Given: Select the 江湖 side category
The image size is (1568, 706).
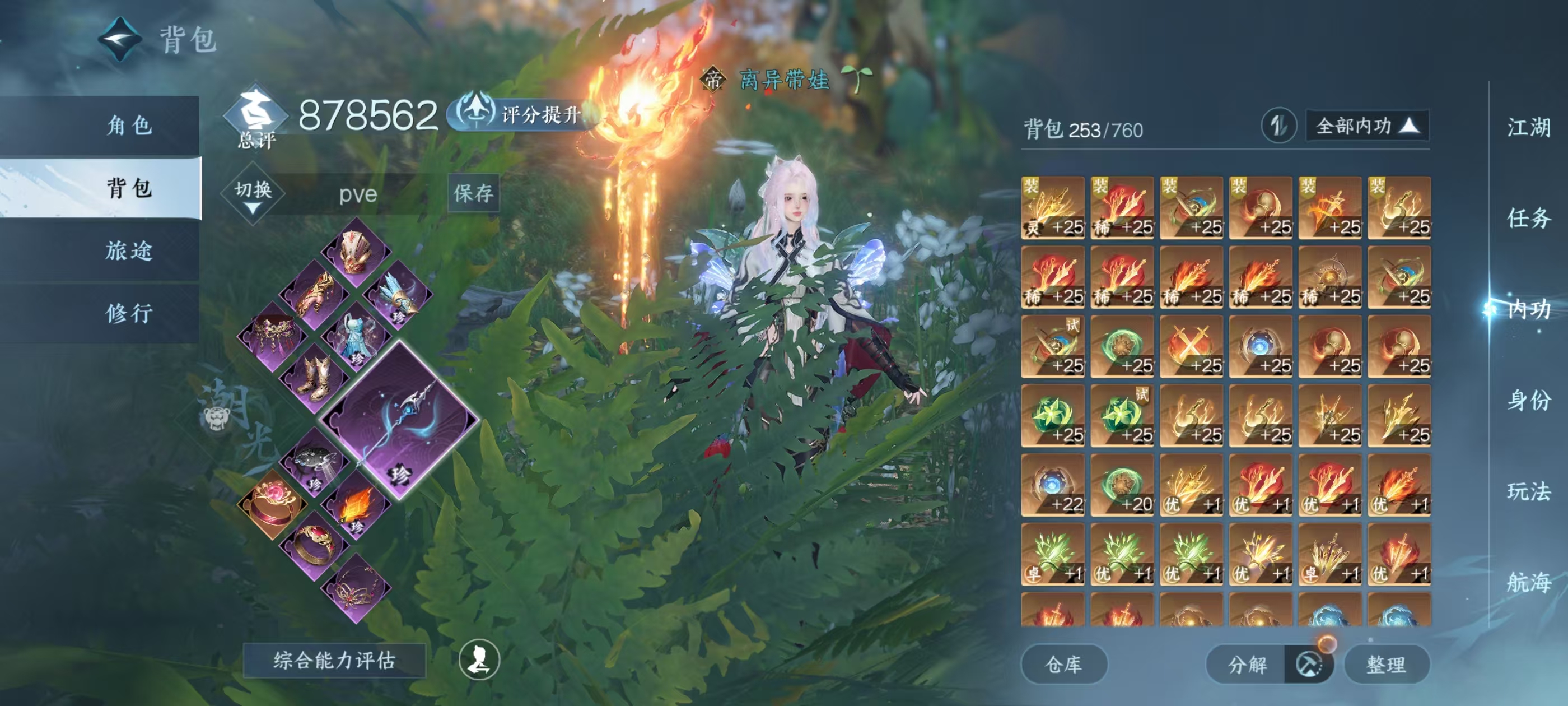Looking at the screenshot, I should tap(1528, 128).
